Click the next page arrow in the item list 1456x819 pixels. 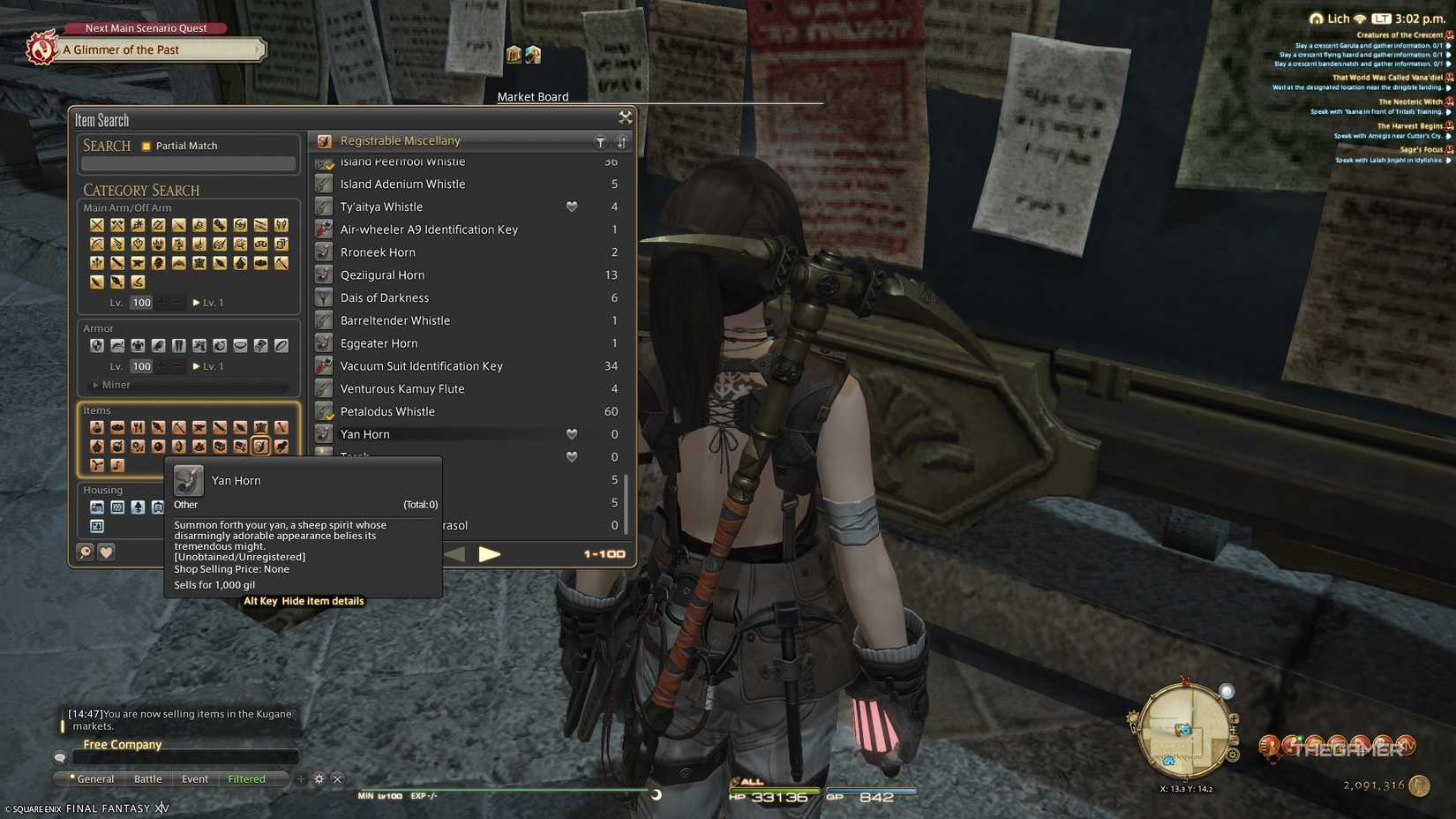(x=491, y=554)
